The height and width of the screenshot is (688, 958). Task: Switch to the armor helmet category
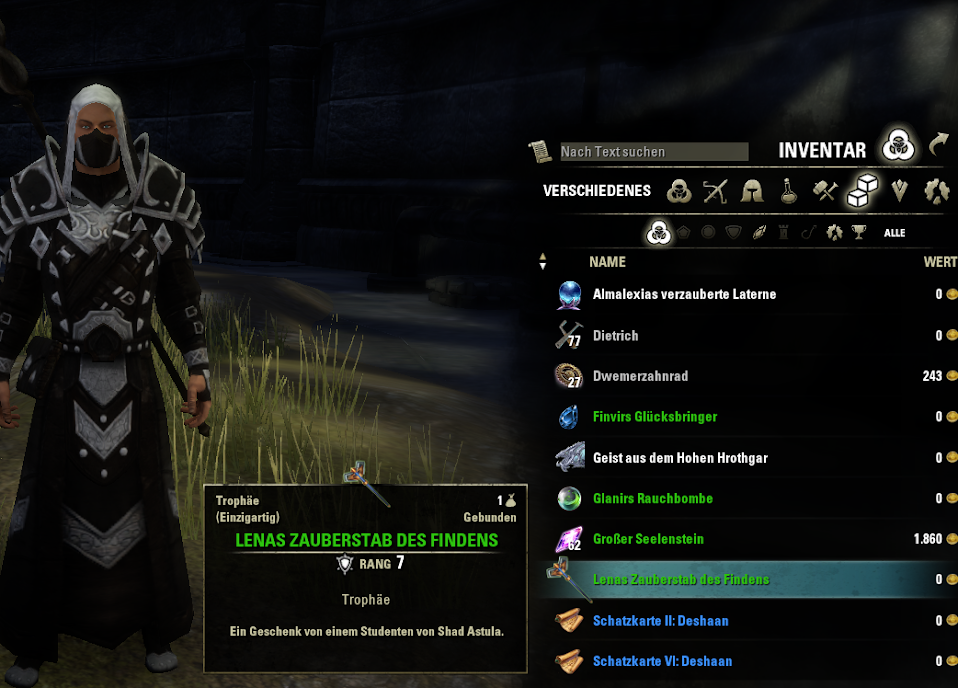pos(752,190)
